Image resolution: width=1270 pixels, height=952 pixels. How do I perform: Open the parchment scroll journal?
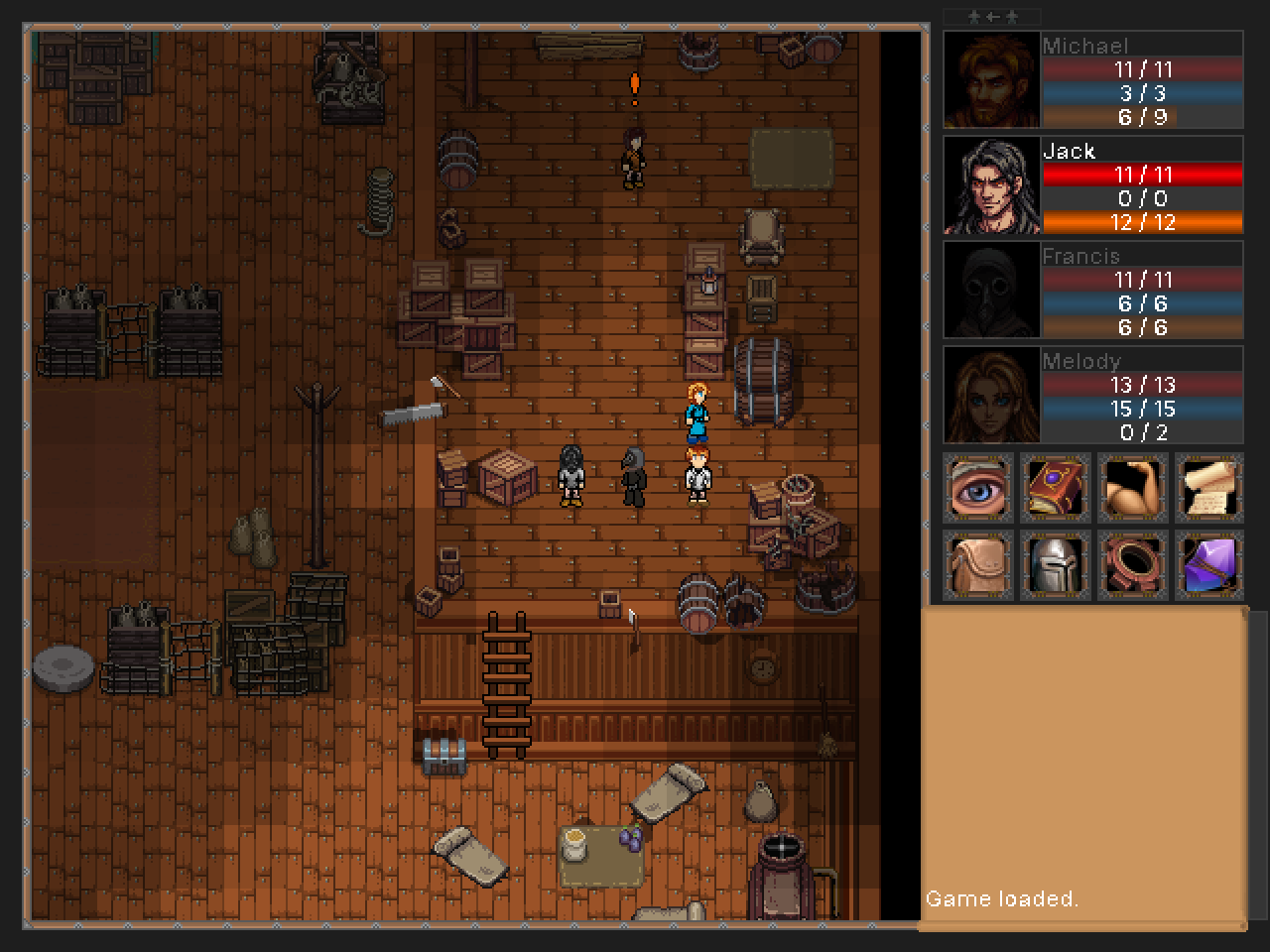coord(1209,488)
